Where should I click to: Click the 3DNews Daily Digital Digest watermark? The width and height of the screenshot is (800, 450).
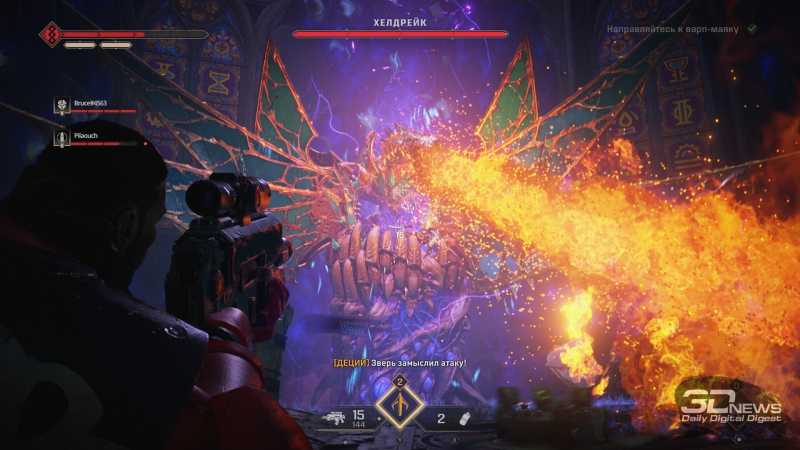[729, 405]
